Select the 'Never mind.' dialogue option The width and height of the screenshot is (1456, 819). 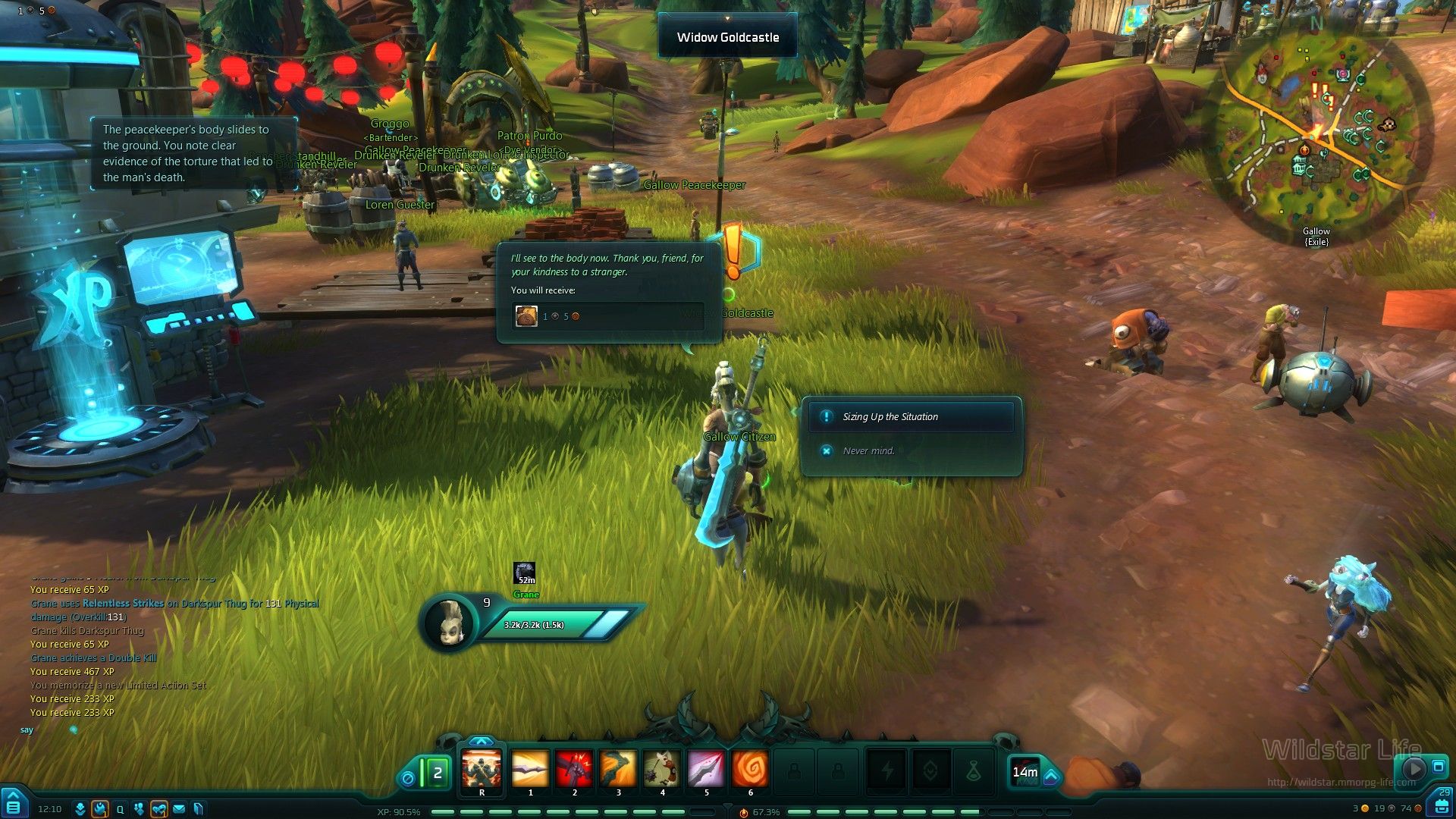[868, 450]
